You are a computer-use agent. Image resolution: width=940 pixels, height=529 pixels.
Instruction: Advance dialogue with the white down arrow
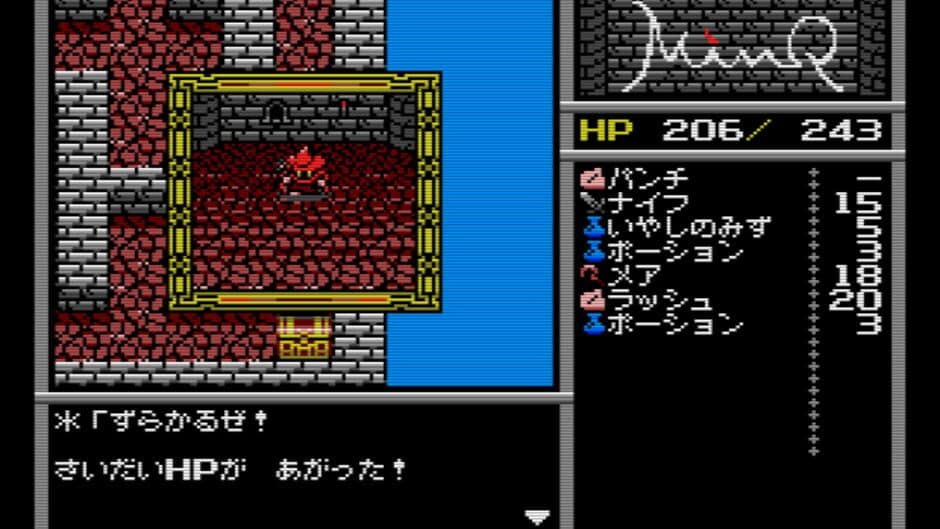coord(538,516)
